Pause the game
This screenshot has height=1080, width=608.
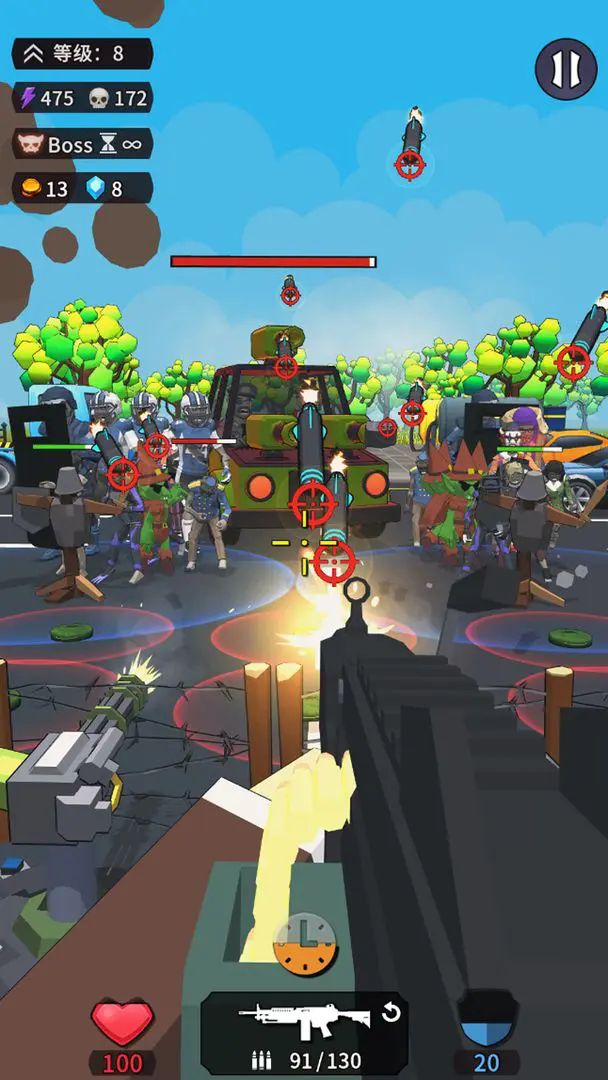pos(566,68)
